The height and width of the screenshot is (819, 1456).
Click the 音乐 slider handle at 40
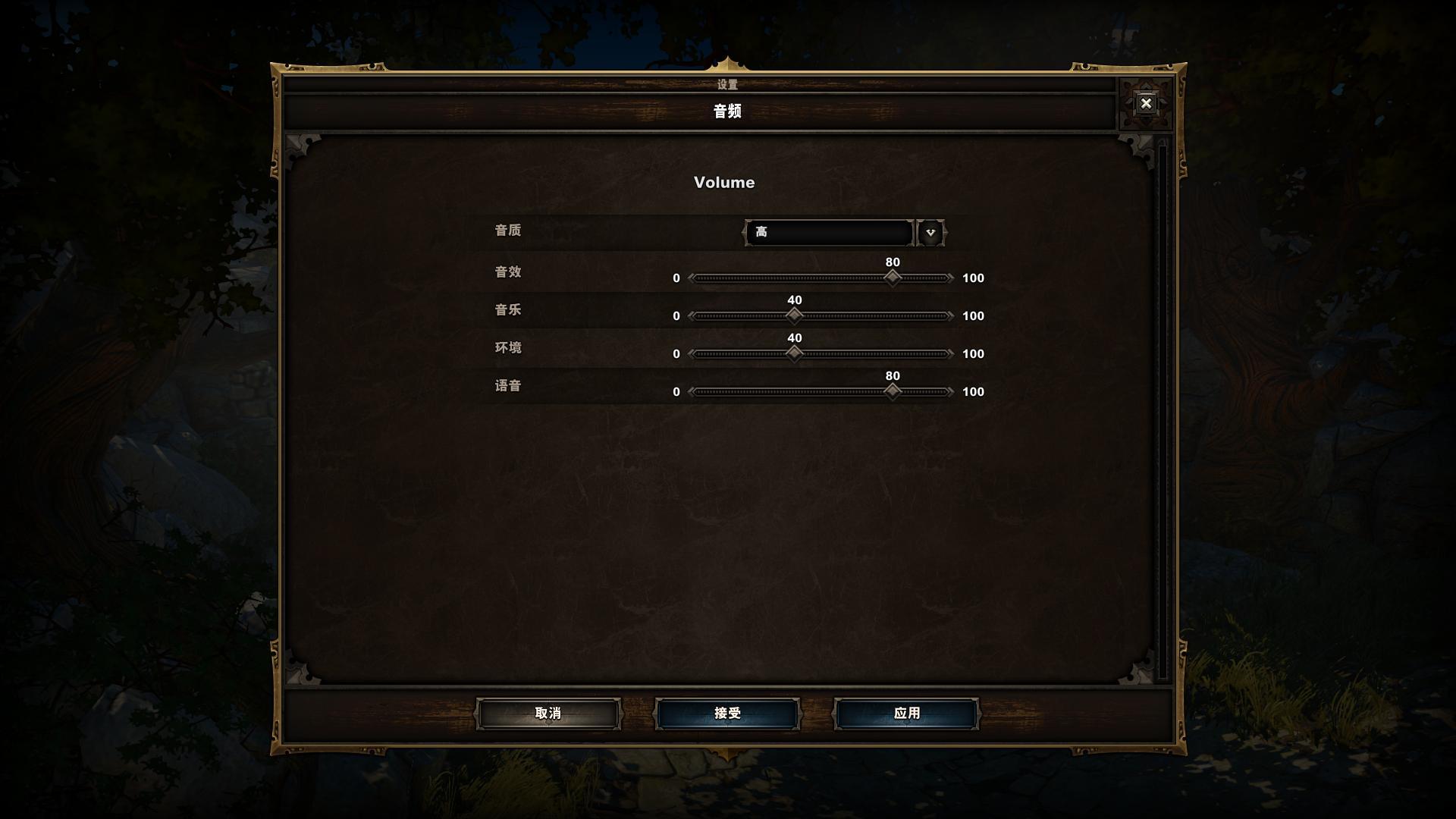[x=794, y=315]
